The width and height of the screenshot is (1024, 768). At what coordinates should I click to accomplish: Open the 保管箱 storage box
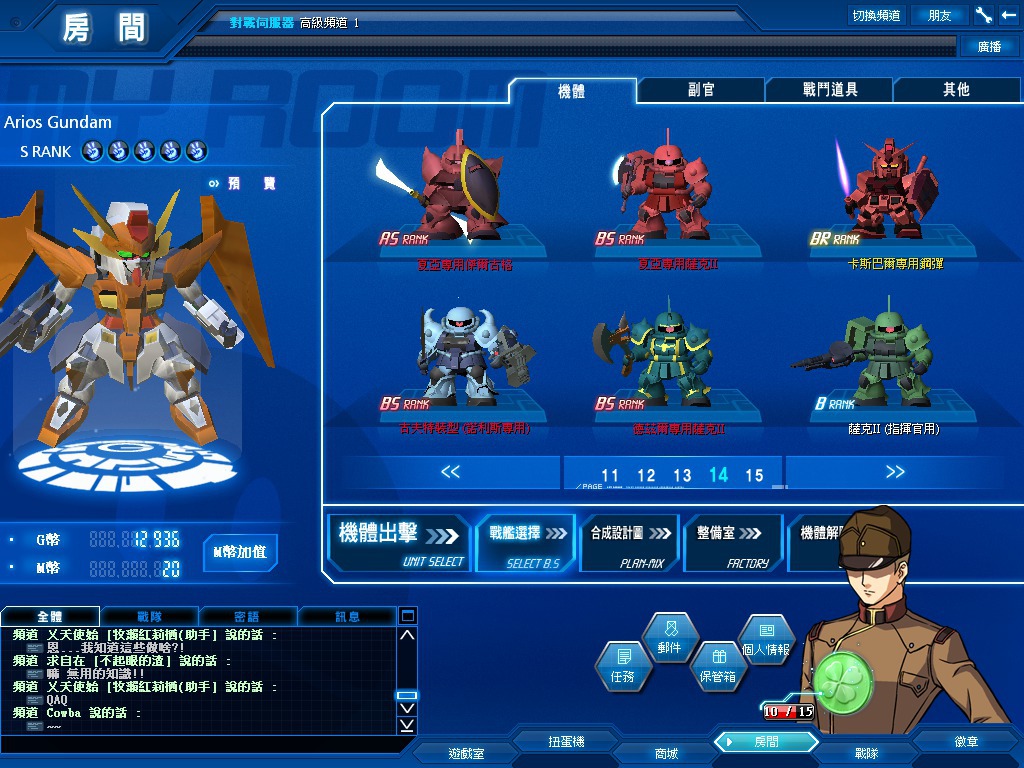(x=717, y=666)
